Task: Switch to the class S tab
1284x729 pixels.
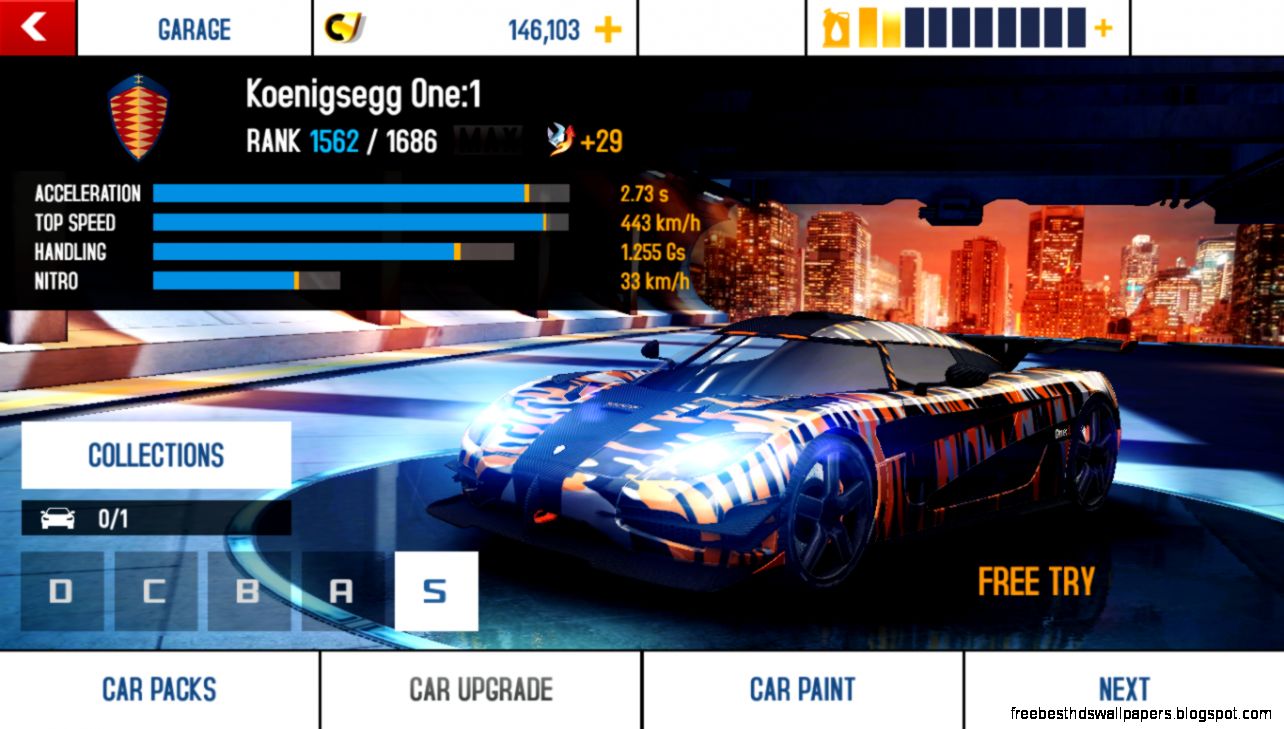Action: [x=436, y=591]
